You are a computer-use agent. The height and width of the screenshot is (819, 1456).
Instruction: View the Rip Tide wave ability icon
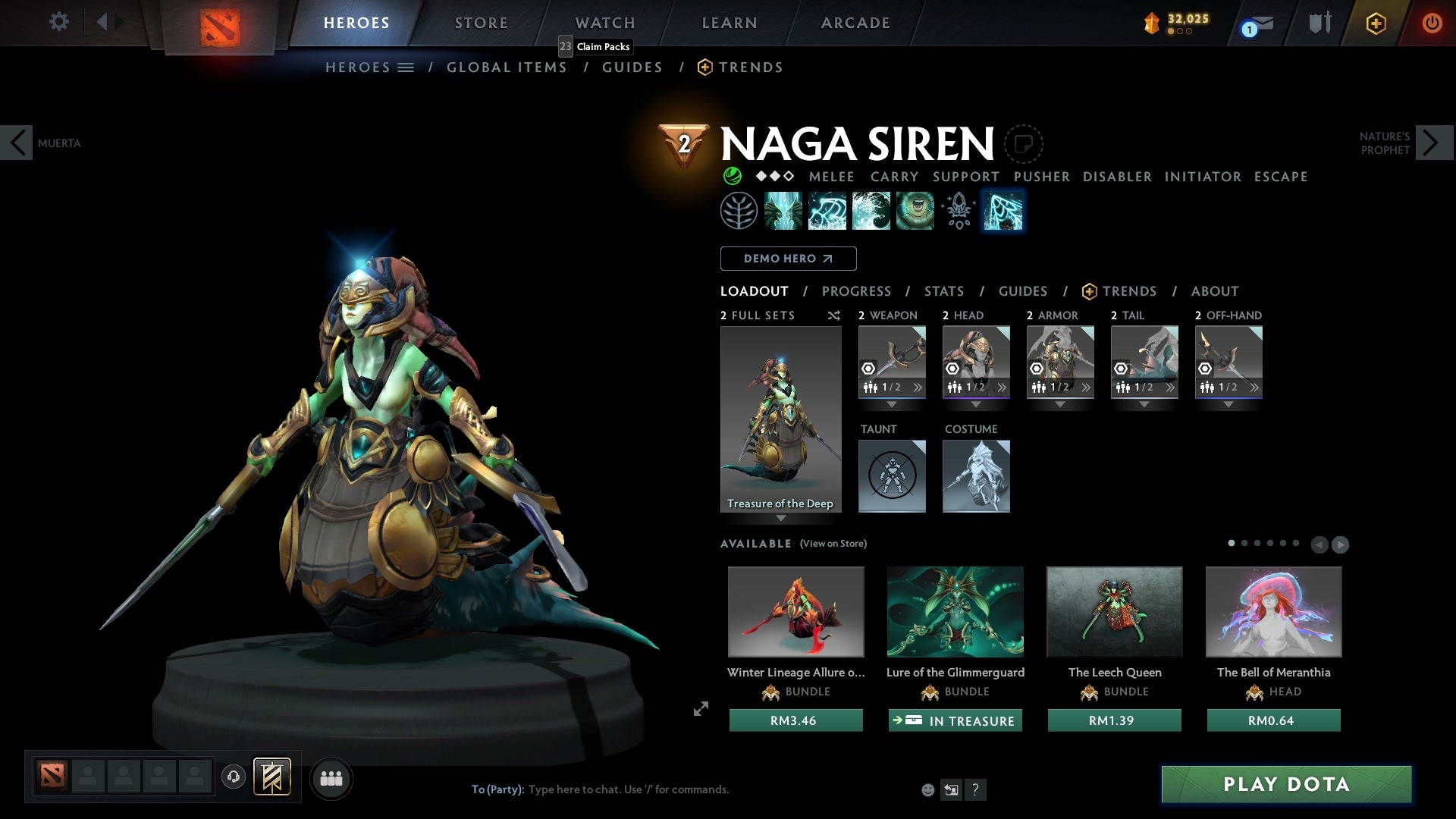(x=871, y=211)
